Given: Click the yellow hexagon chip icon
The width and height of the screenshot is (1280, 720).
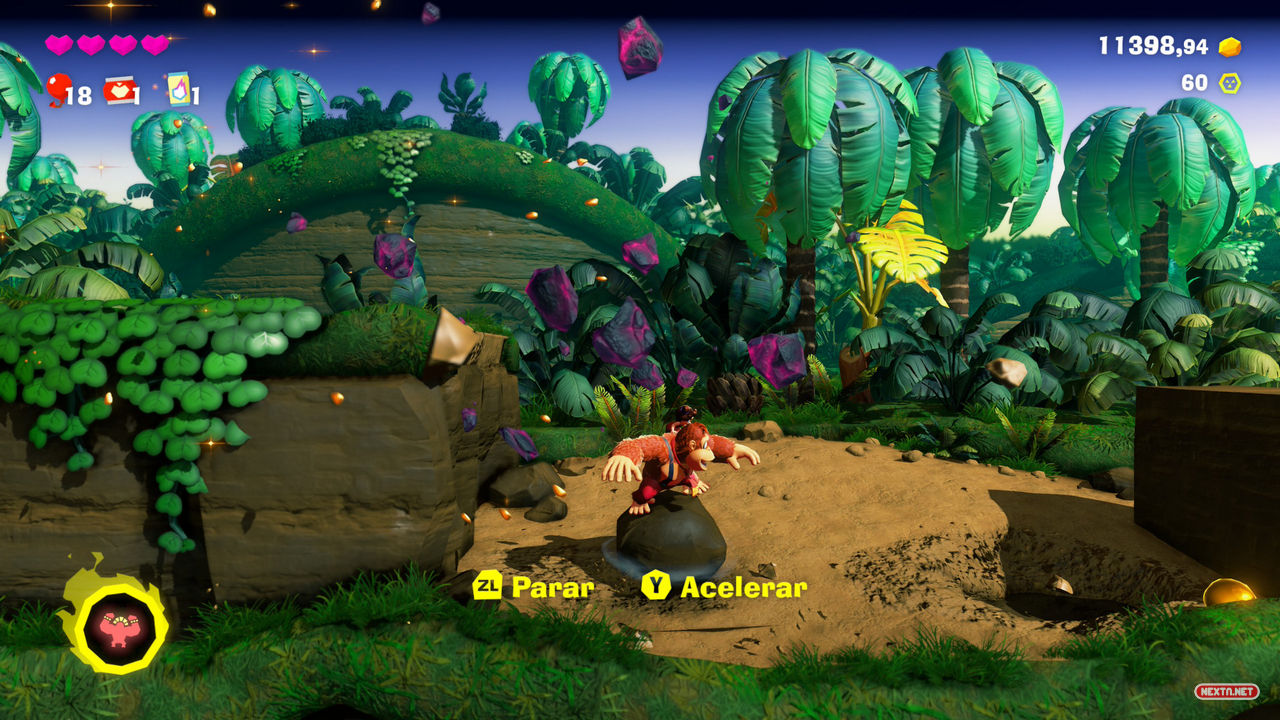Looking at the screenshot, I should 1229,83.
